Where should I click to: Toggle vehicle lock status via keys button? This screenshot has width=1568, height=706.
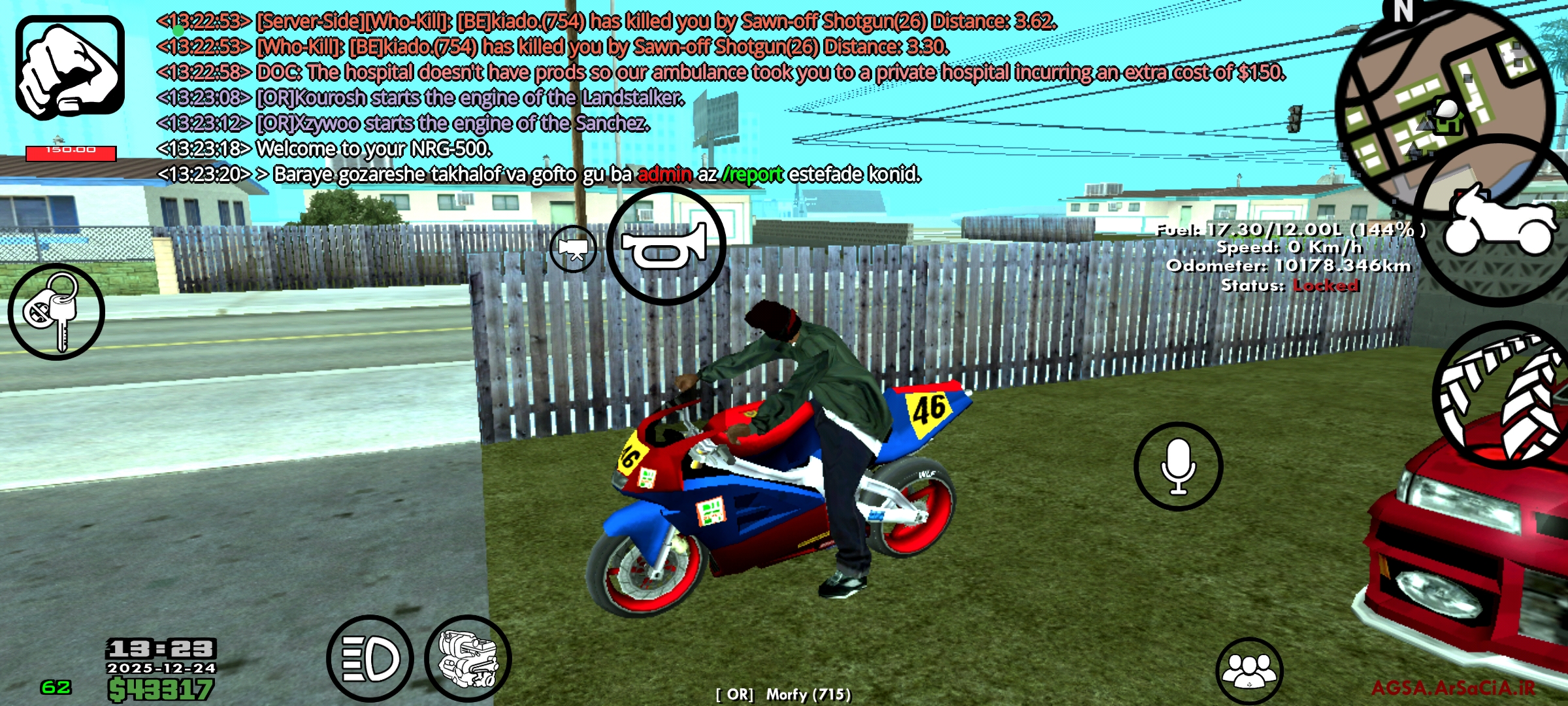coord(57,312)
